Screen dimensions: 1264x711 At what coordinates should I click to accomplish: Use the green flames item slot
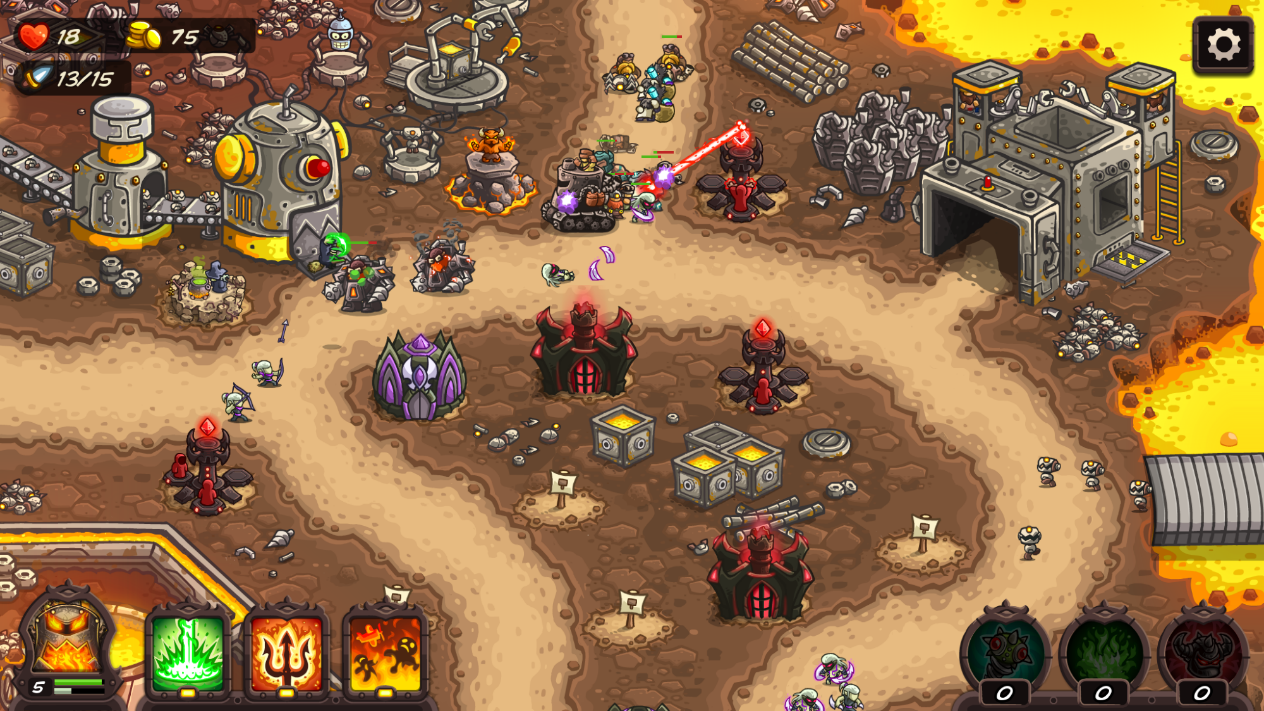[1103, 652]
